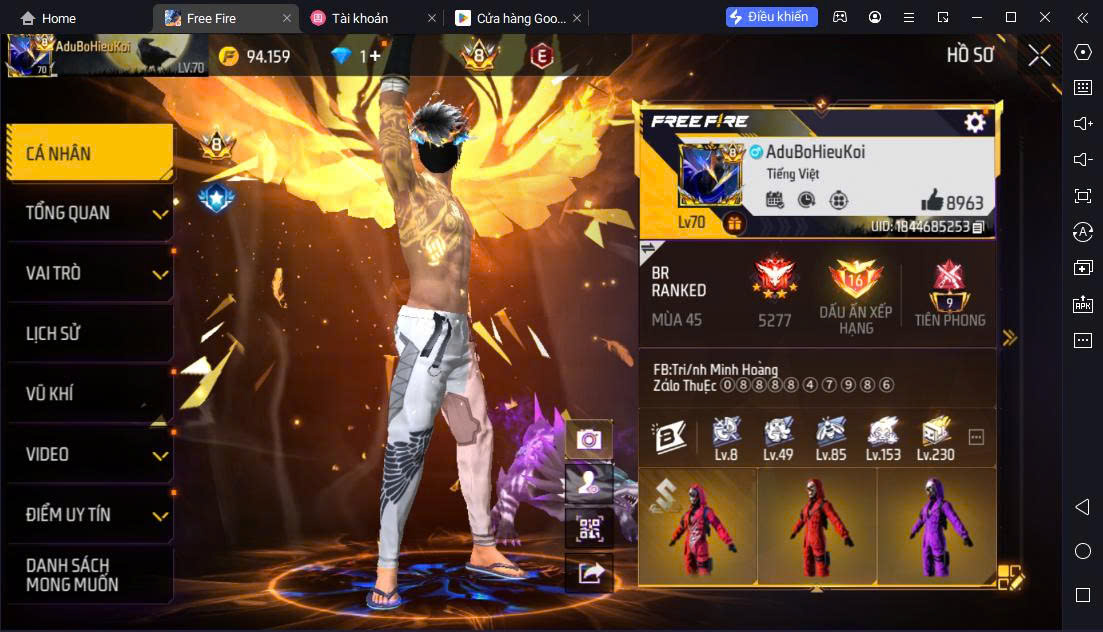Image resolution: width=1103 pixels, height=632 pixels.
Task: Open profile settings gear icon
Action: (x=974, y=122)
